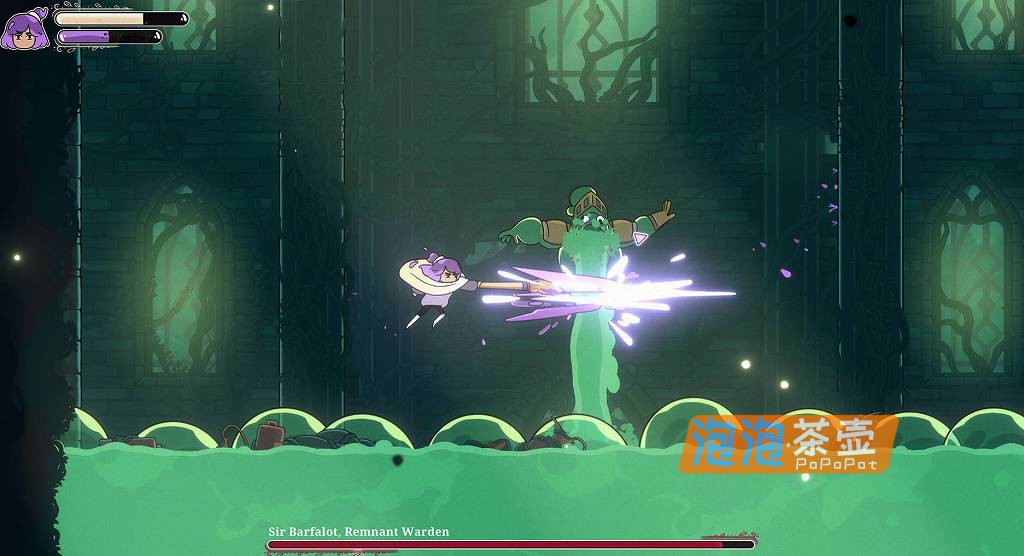Click the purple-haired character portrait

click(x=25, y=28)
